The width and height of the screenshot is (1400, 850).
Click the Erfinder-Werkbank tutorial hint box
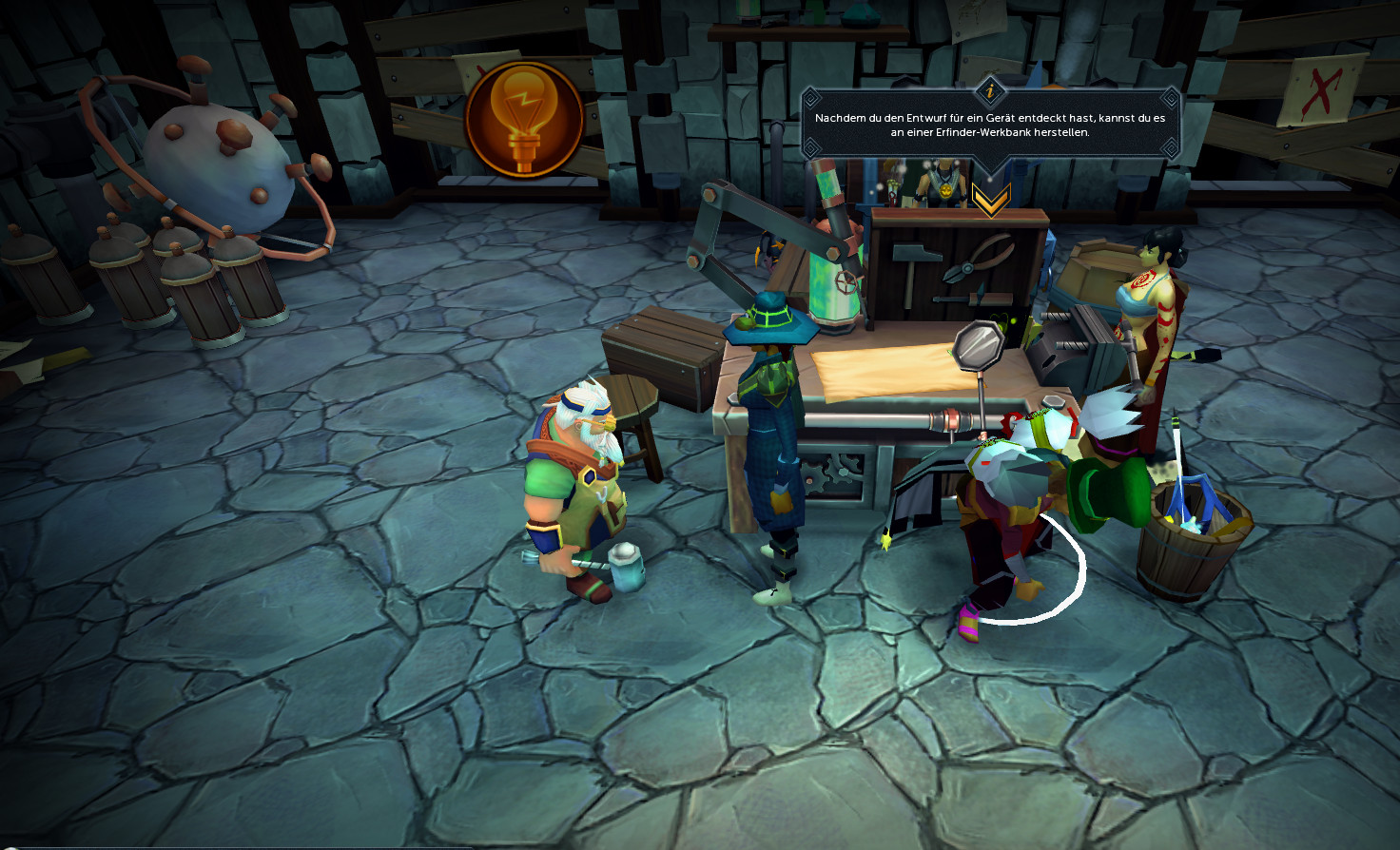(989, 125)
